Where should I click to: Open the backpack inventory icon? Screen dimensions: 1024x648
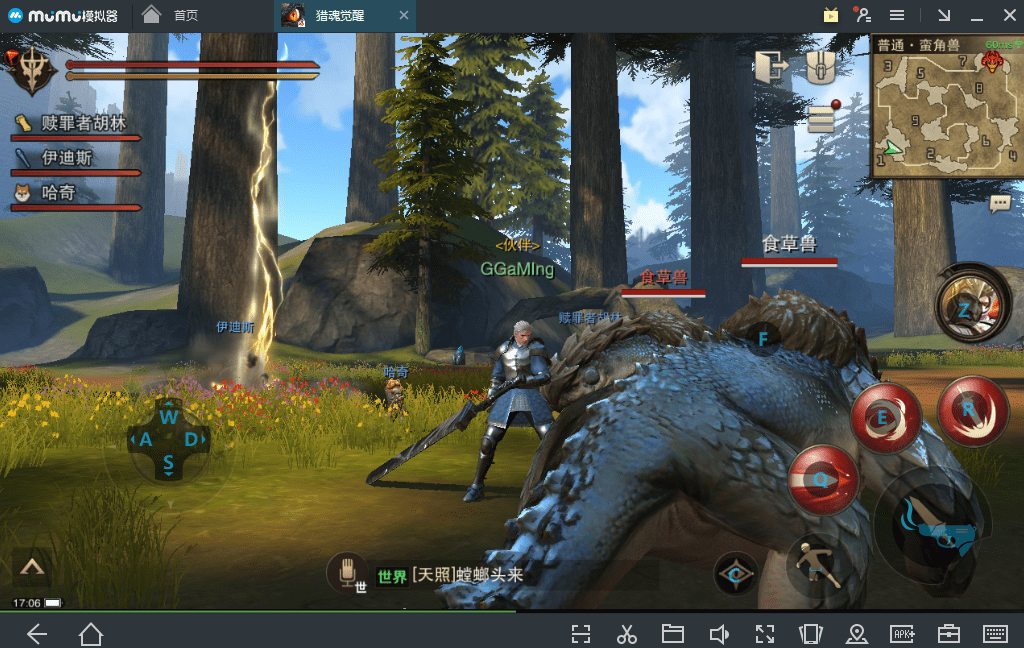pyautogui.click(x=821, y=68)
